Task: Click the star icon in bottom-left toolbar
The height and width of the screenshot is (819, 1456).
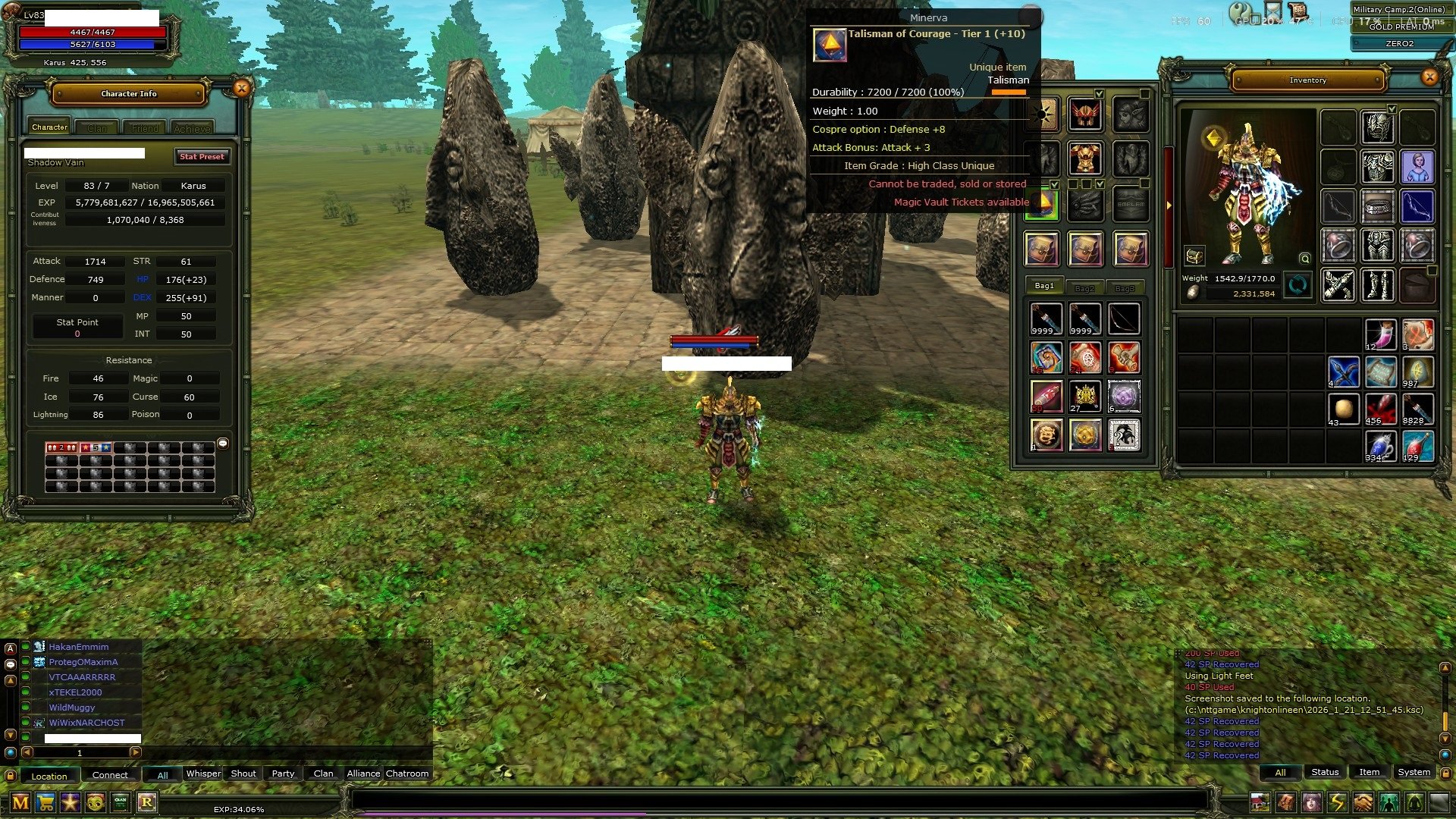Action: click(70, 802)
